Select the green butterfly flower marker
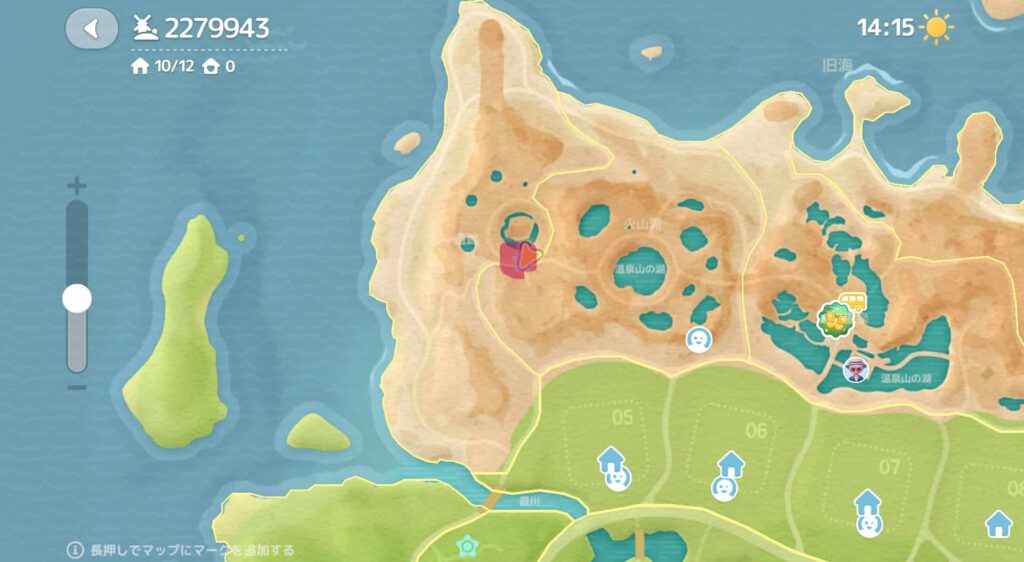This screenshot has width=1024, height=562. pos(833,320)
